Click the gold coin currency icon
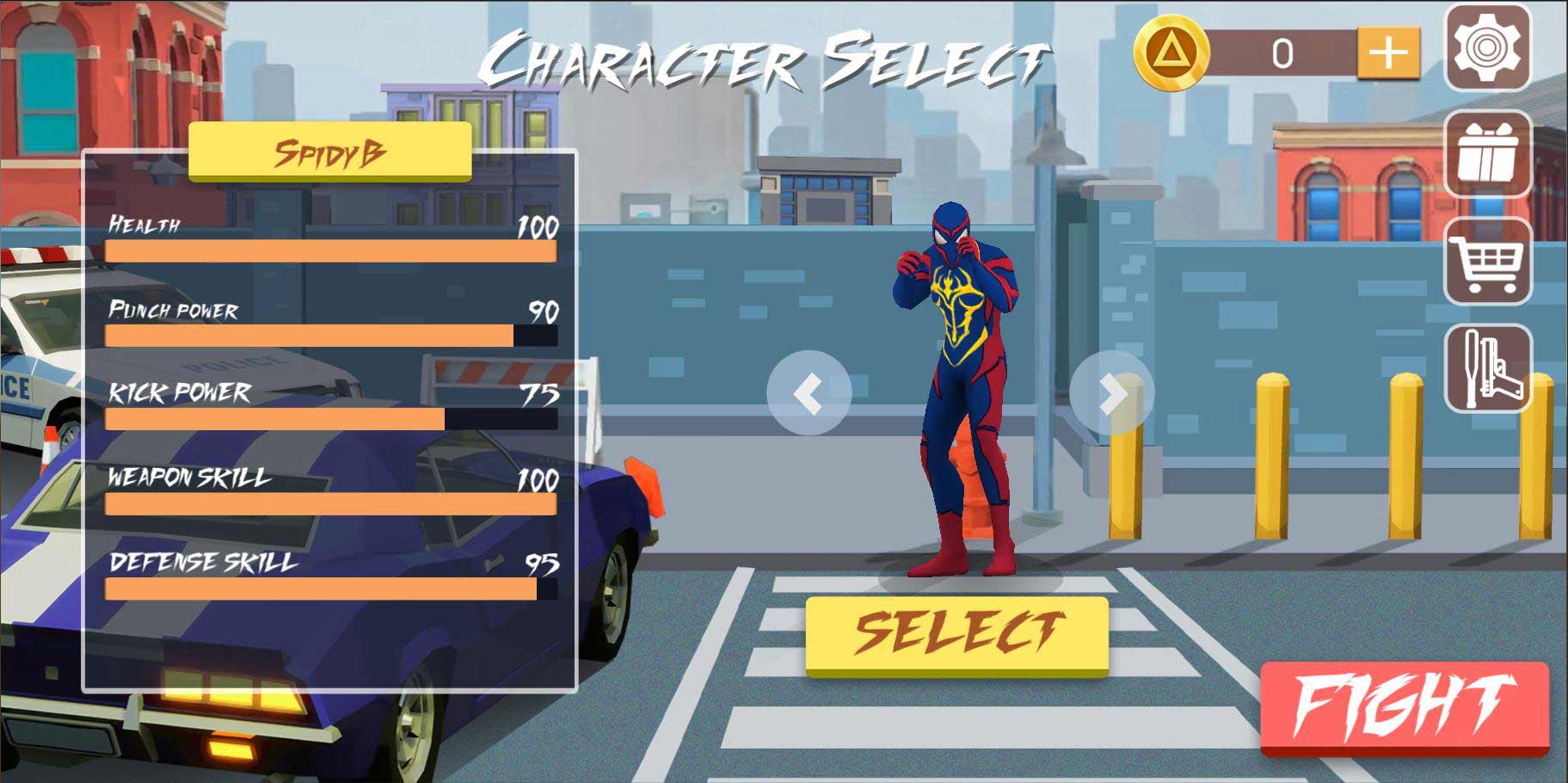The width and height of the screenshot is (1568, 783). (x=1171, y=53)
